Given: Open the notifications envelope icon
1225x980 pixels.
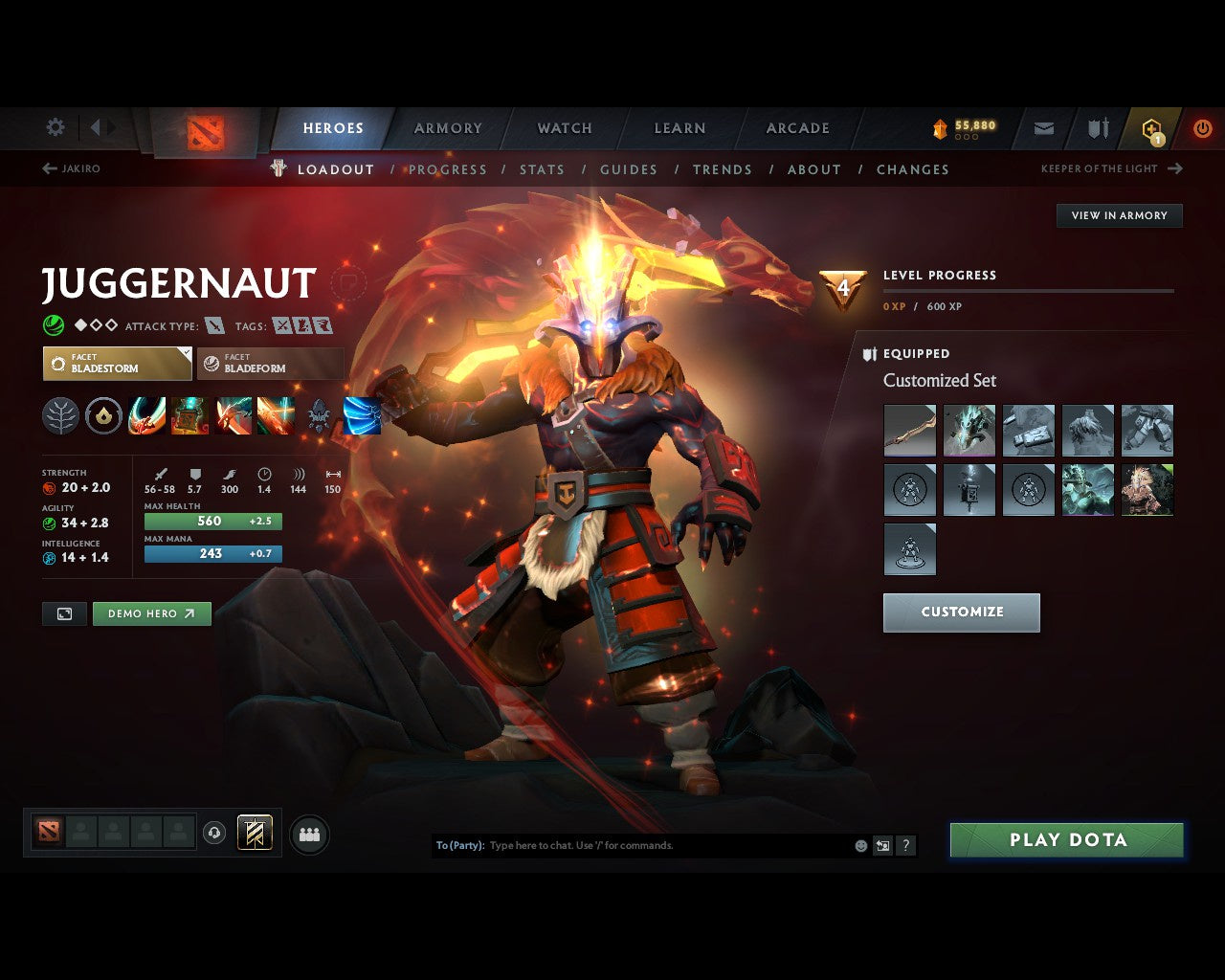Looking at the screenshot, I should [1043, 127].
